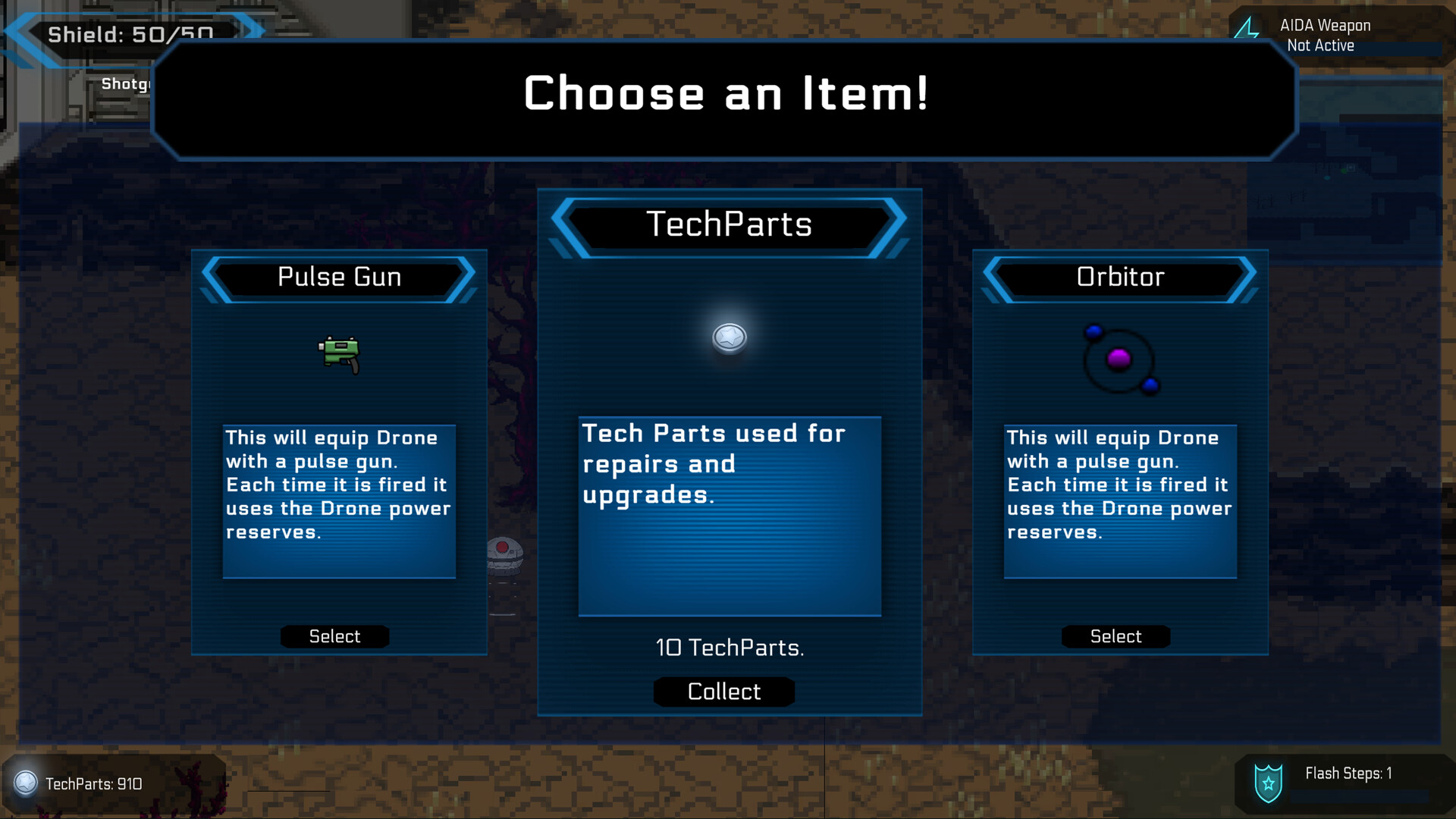Click the Orbitor atom orbit icon
This screenshot has height=819, width=1456.
(x=1121, y=359)
